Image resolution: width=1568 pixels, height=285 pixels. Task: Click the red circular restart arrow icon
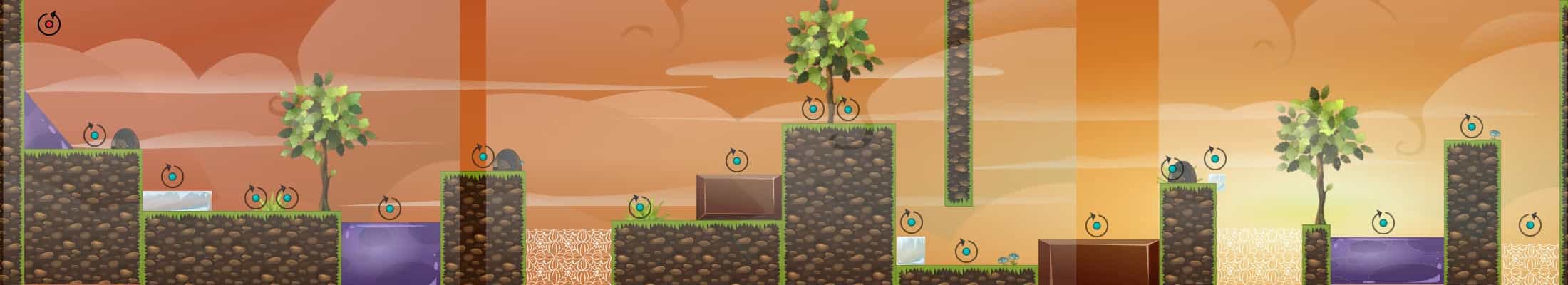coord(48,24)
